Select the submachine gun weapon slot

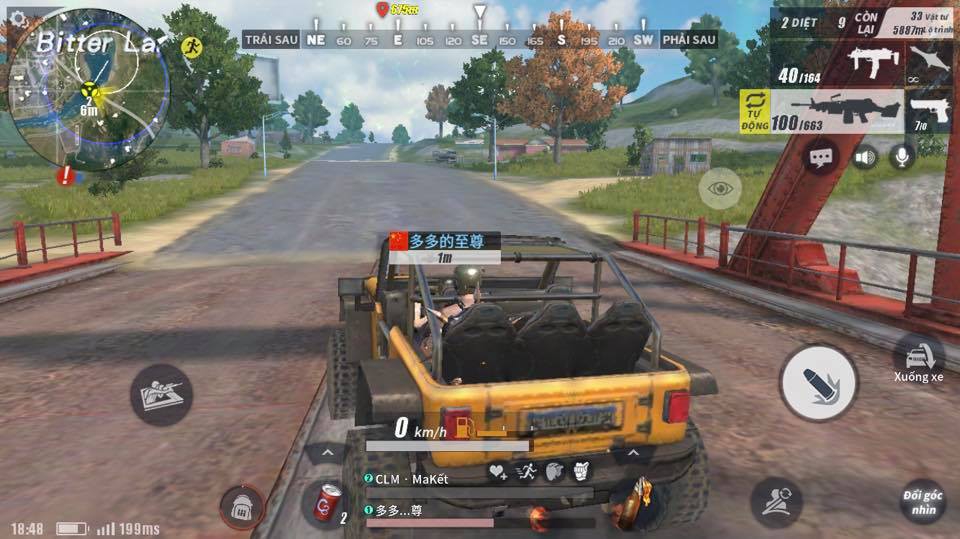pos(872,62)
